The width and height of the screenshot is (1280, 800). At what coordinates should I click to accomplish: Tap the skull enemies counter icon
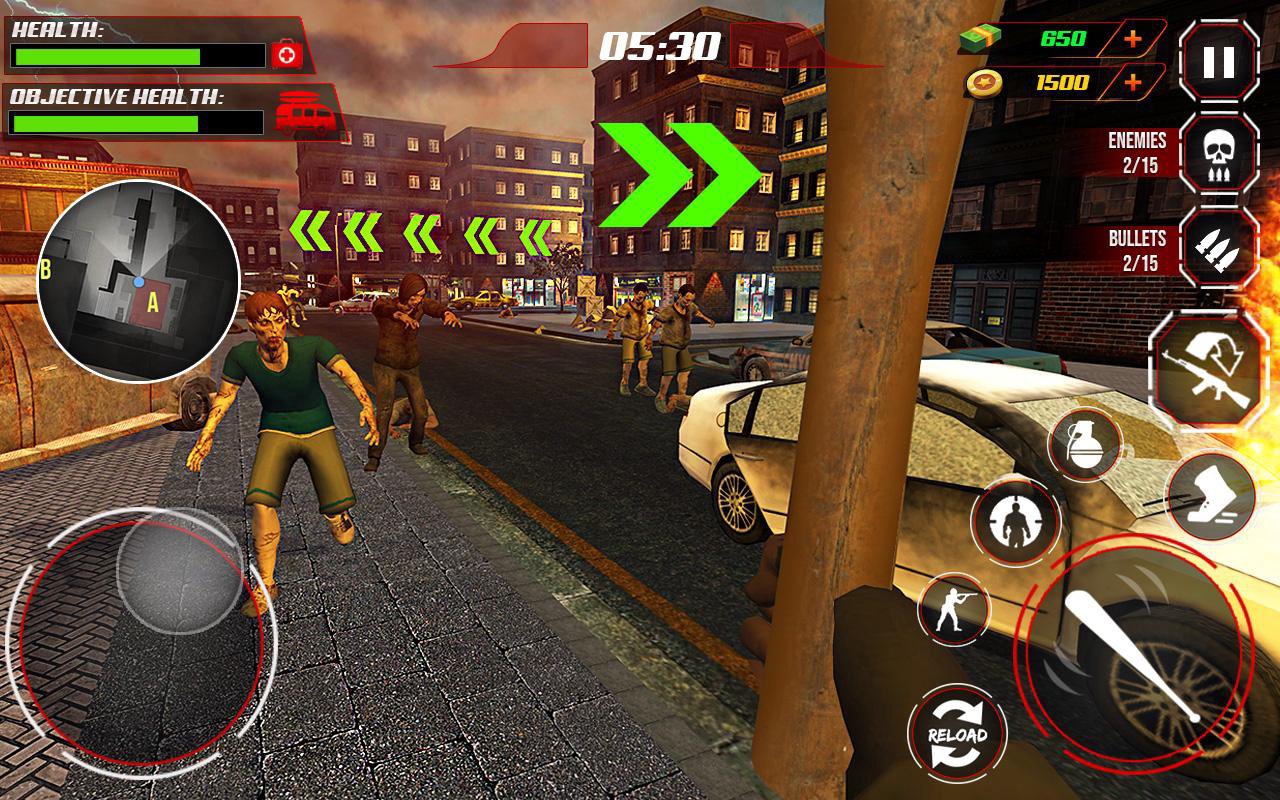1218,153
